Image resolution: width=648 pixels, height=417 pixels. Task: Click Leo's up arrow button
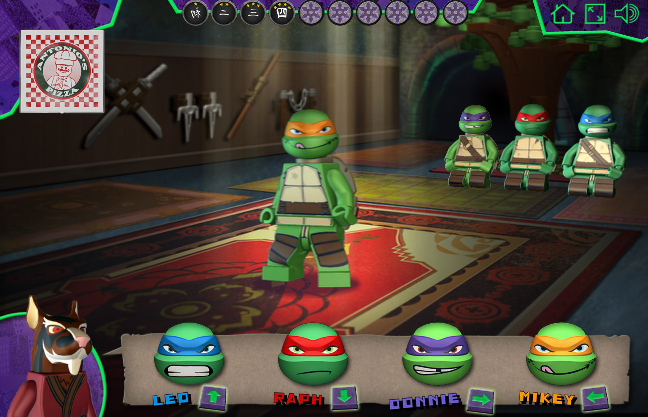(213, 397)
